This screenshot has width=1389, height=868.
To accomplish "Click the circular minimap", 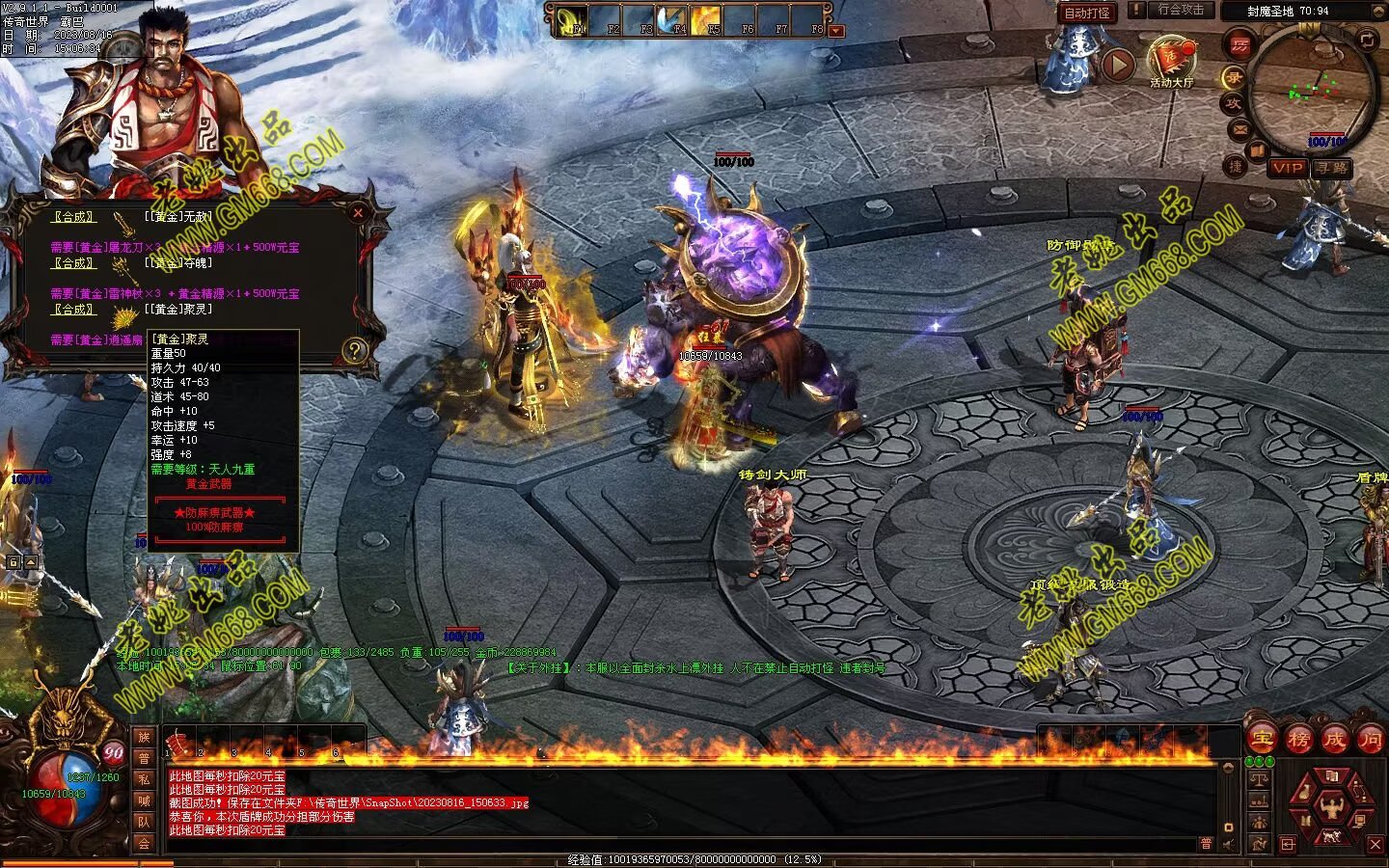I will click(x=1312, y=89).
